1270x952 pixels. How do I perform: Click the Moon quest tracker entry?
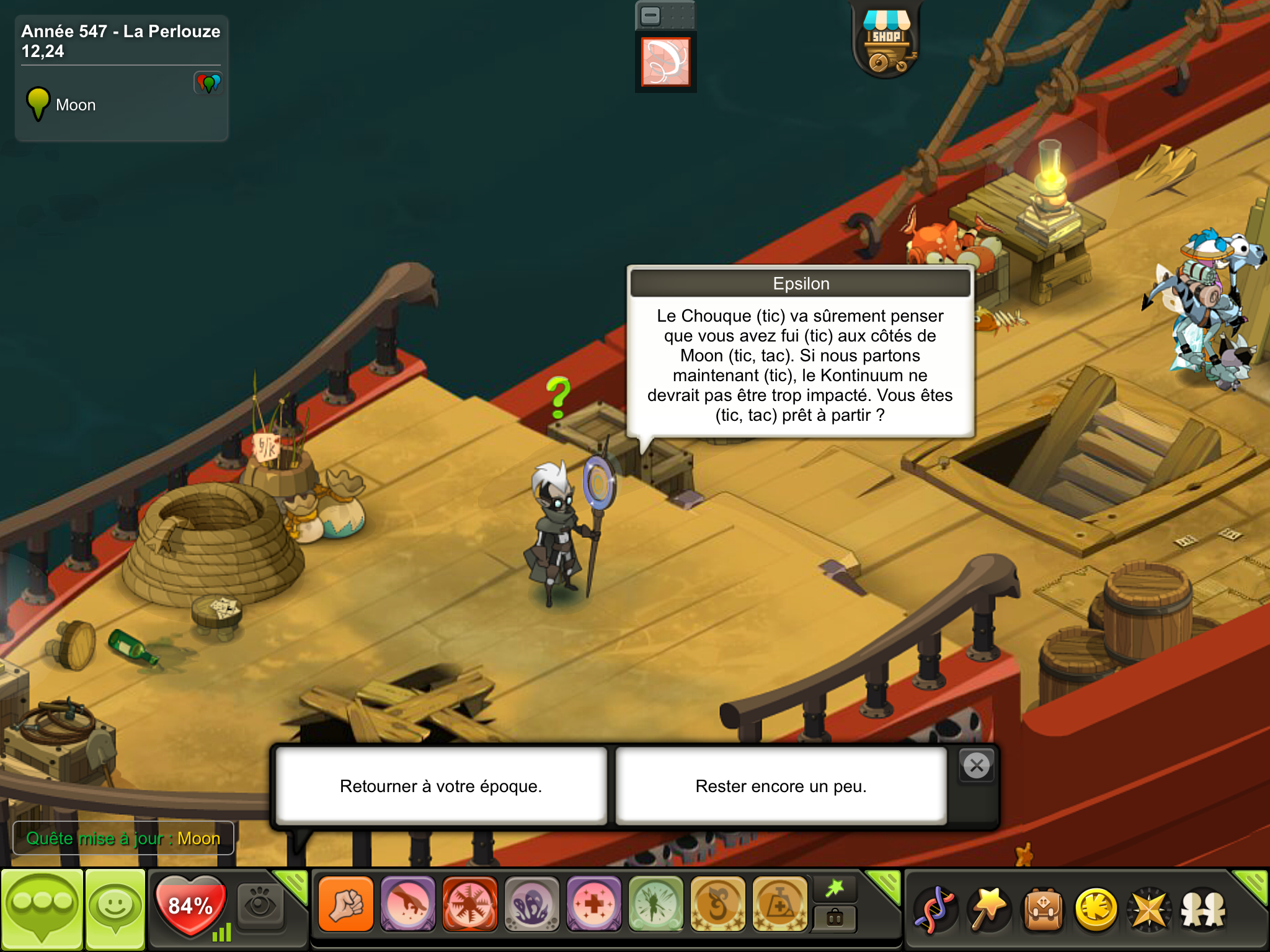point(74,105)
